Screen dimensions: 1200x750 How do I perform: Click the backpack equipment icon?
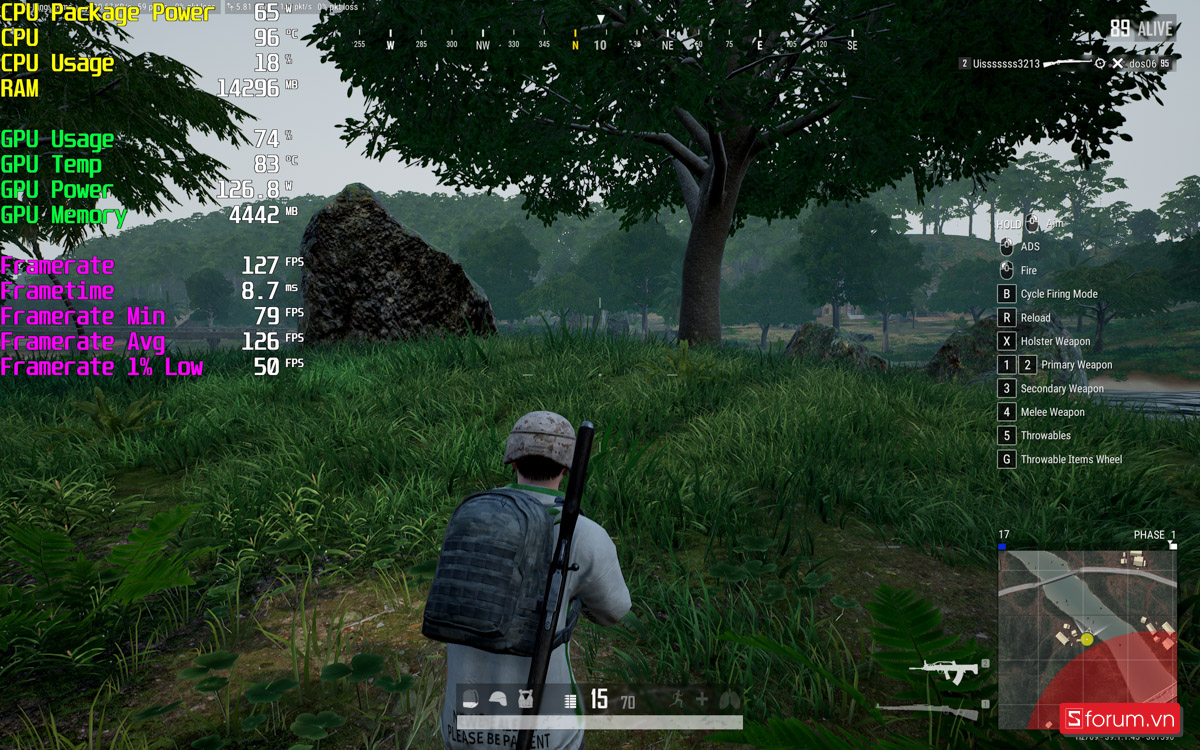(x=471, y=701)
